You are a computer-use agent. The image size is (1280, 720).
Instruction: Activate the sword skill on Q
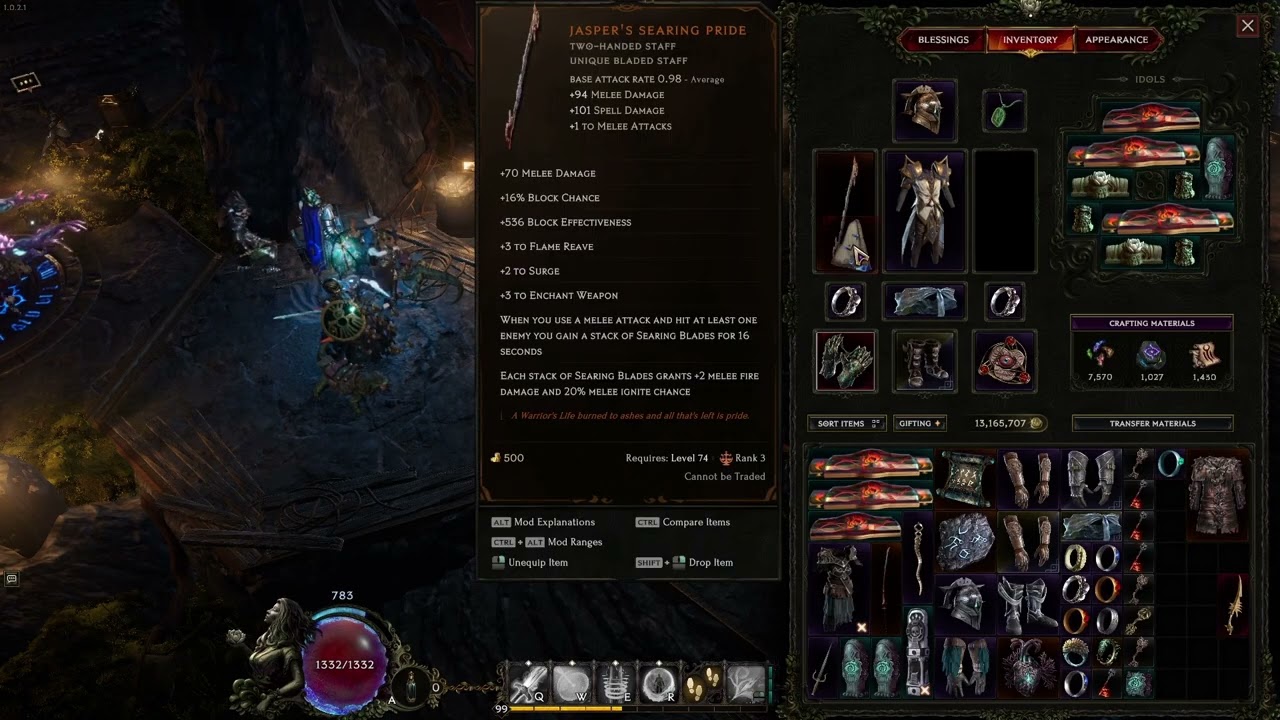[x=527, y=684]
